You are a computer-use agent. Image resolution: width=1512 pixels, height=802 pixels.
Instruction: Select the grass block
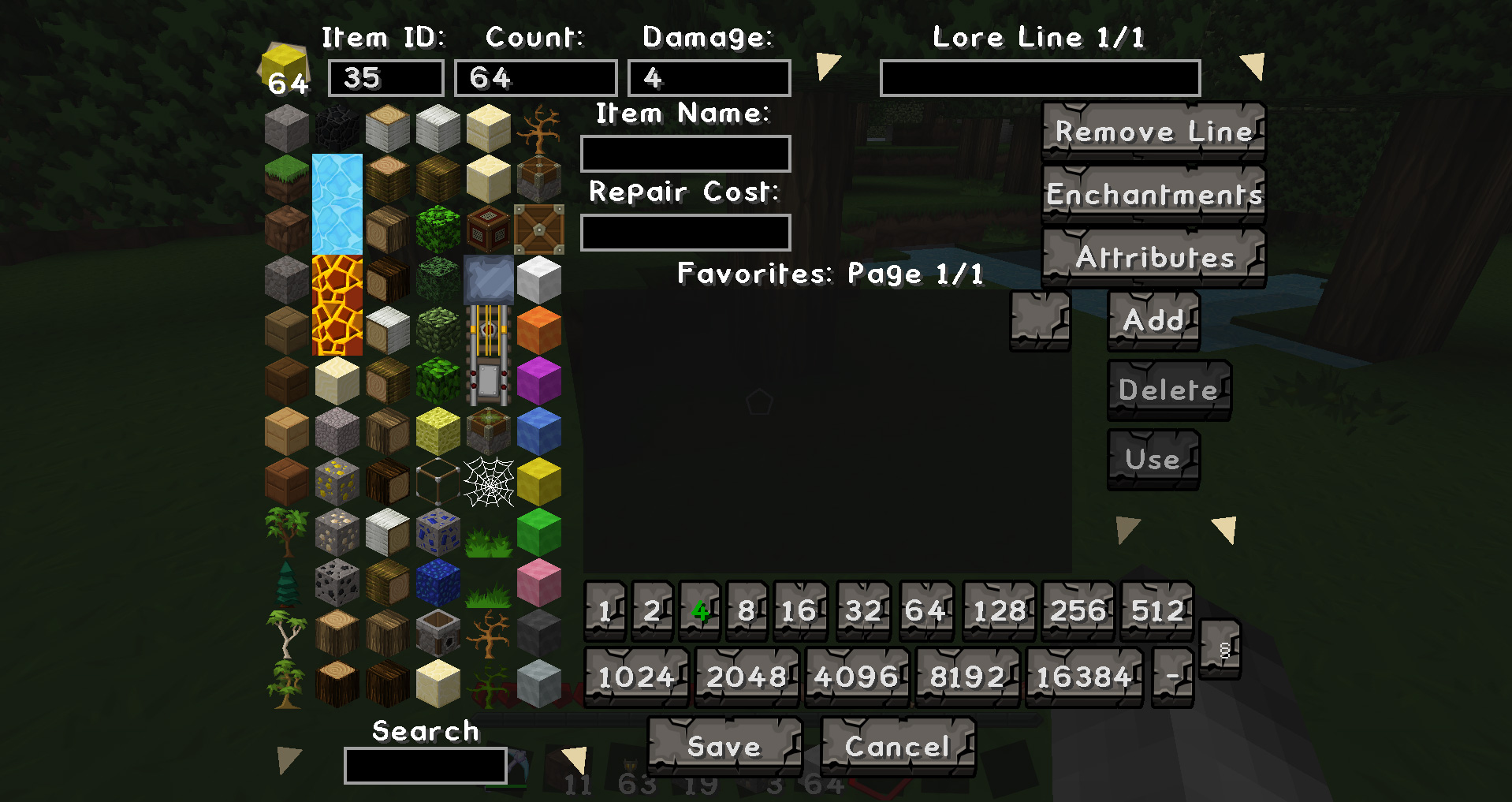286,177
